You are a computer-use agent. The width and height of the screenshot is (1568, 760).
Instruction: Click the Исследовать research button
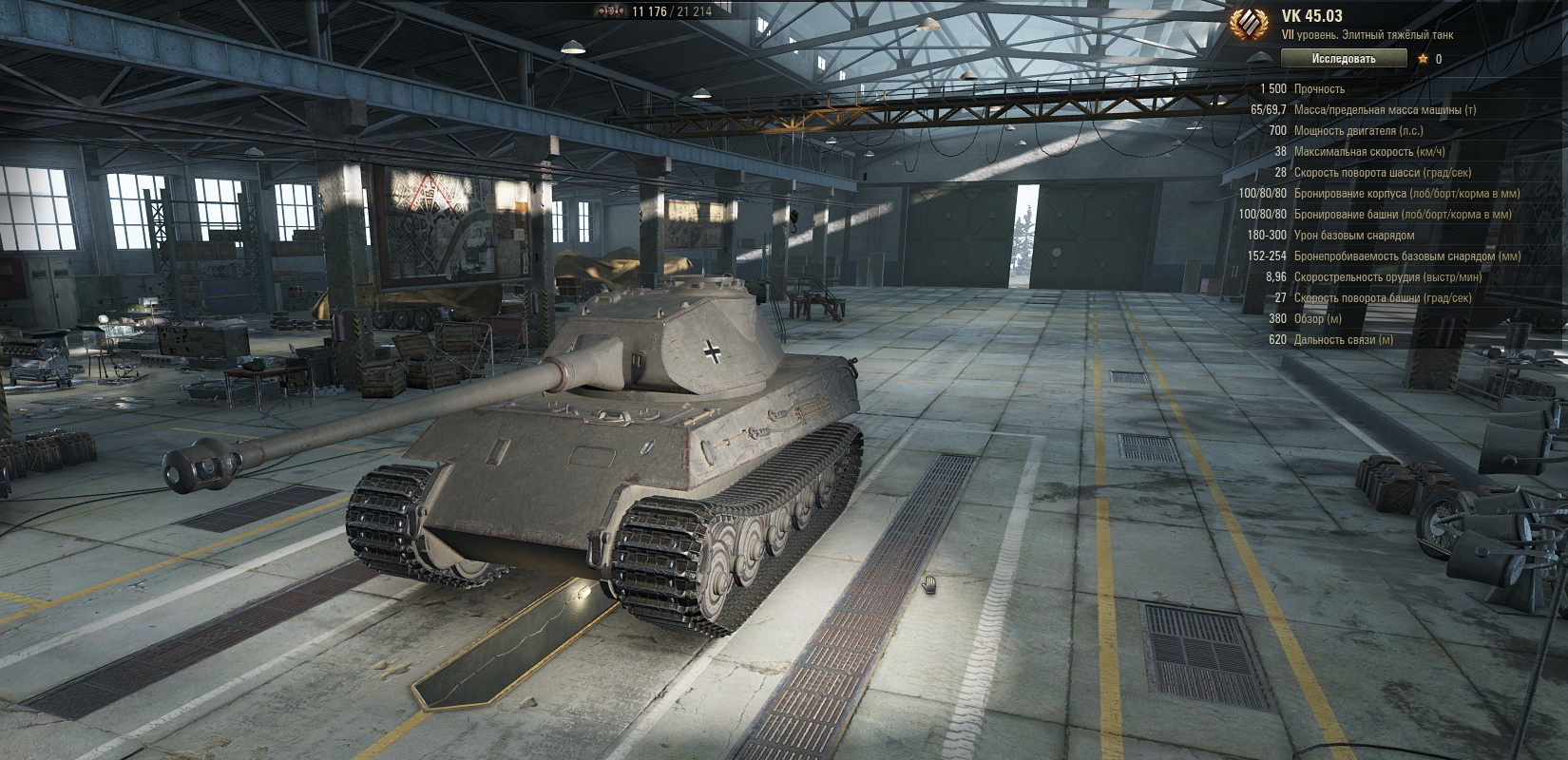coord(1343,59)
